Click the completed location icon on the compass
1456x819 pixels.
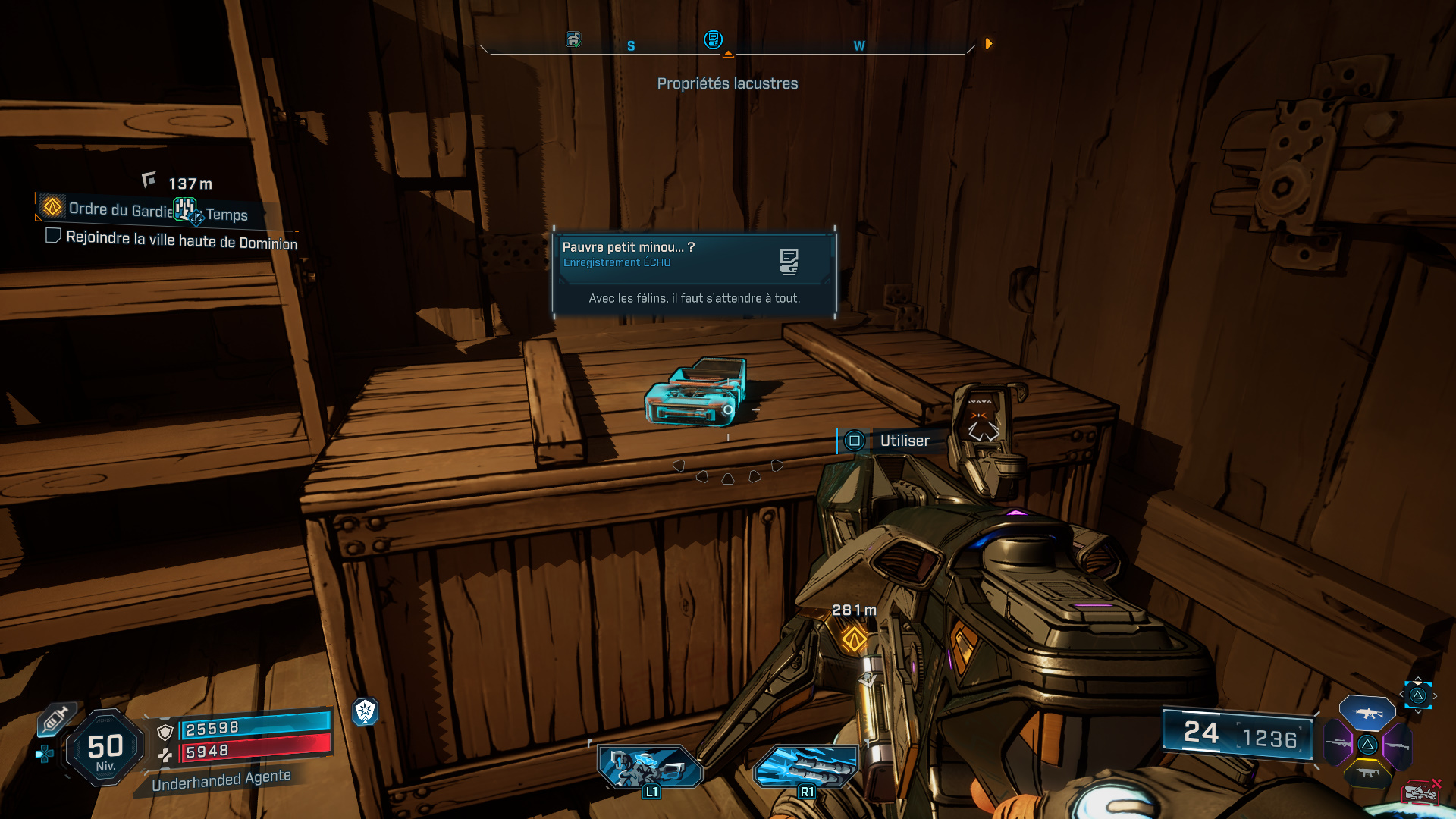tap(574, 40)
